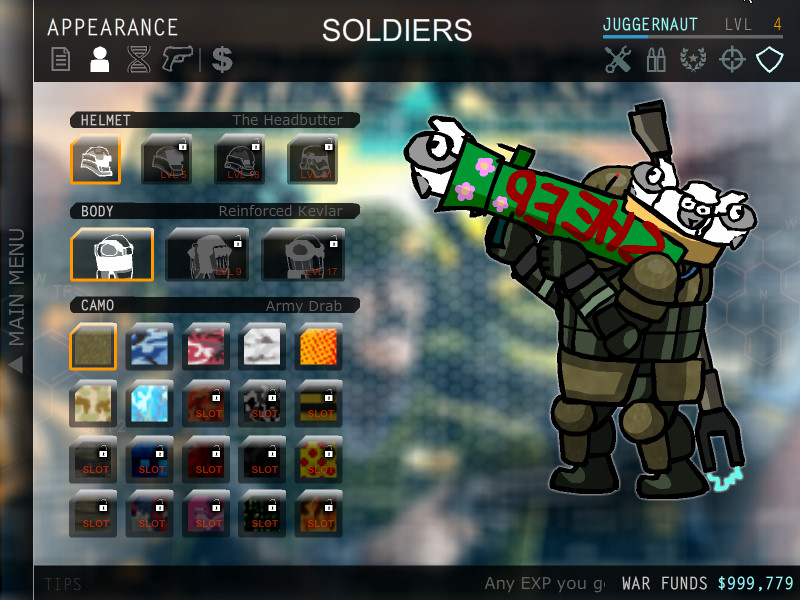Switch to the DNA skills tab
Screen dimensions: 800x600
pos(138,60)
